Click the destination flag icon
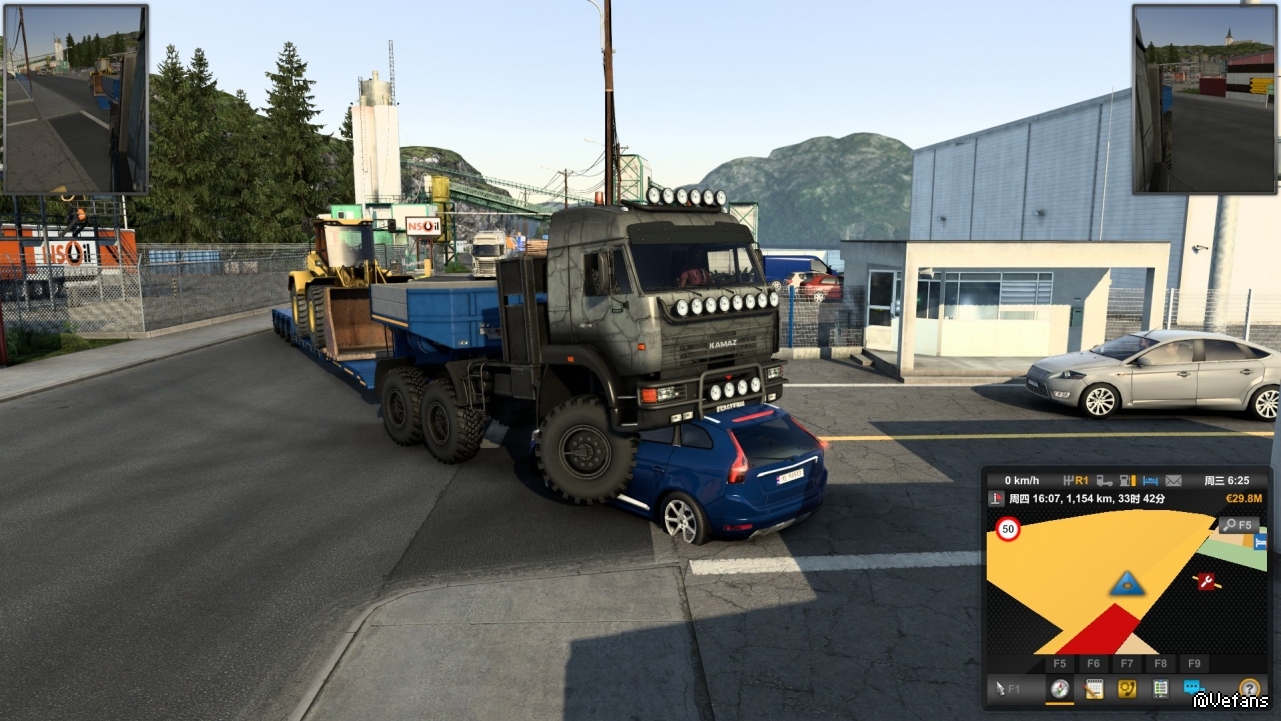Screen dimensions: 1281x721 coord(996,498)
